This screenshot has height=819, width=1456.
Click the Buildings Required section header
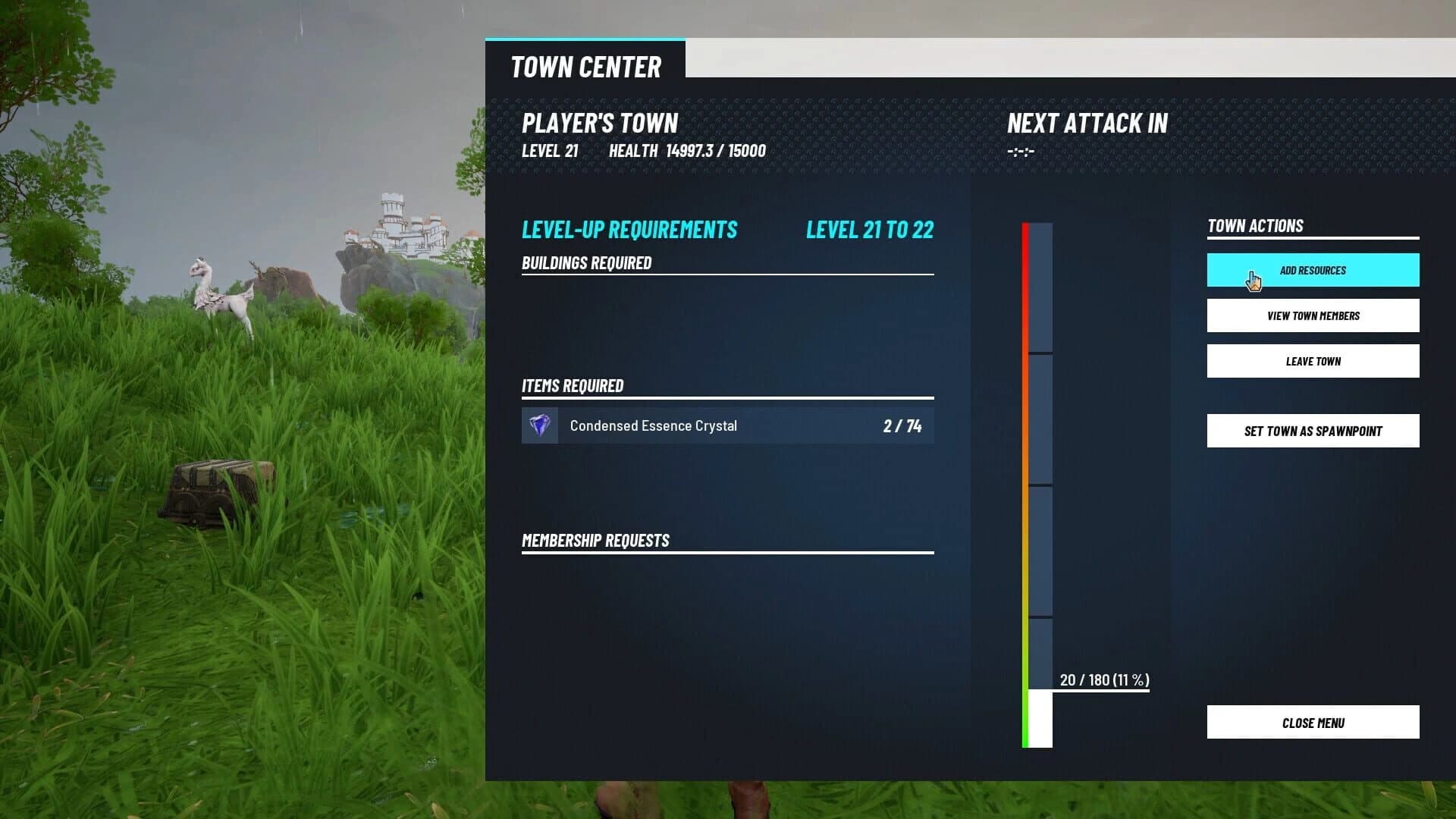coord(586,262)
